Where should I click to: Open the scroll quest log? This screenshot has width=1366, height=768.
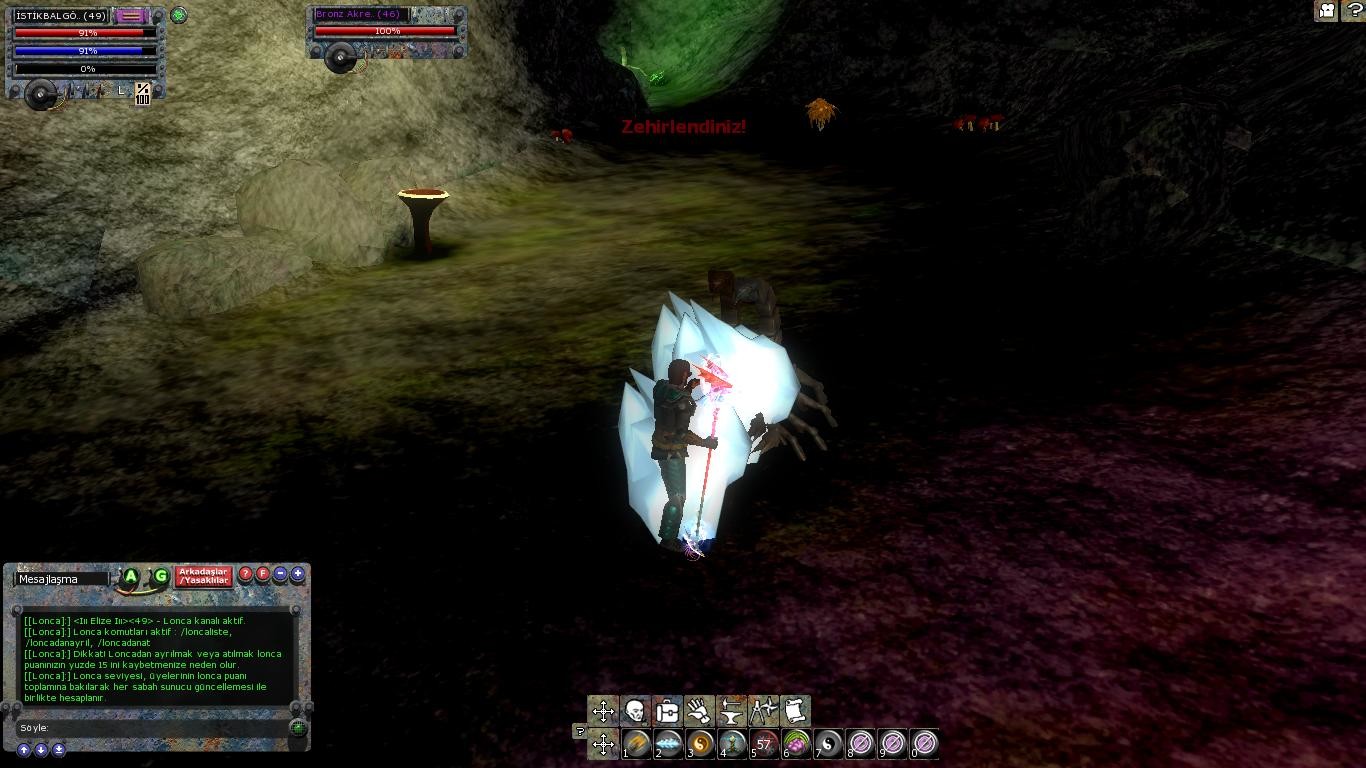tap(795, 711)
